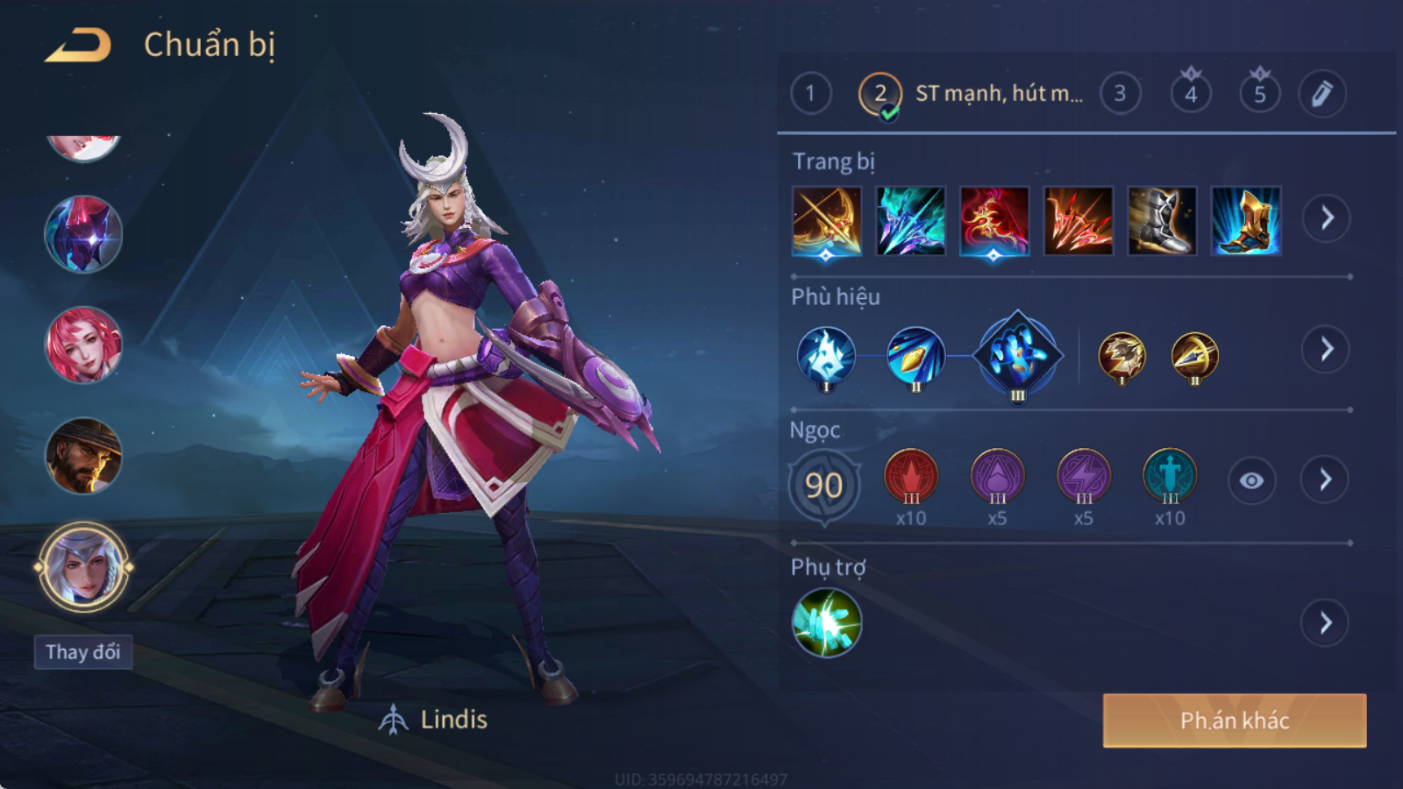Switch to build preset 1

810,94
